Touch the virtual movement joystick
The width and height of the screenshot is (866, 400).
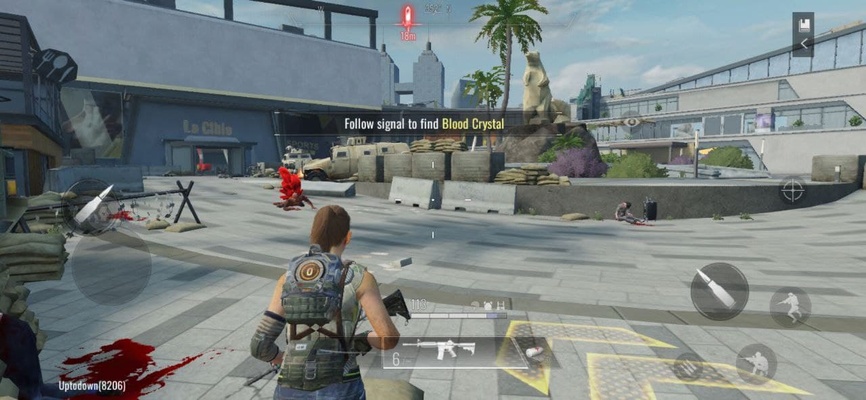click(x=110, y=266)
